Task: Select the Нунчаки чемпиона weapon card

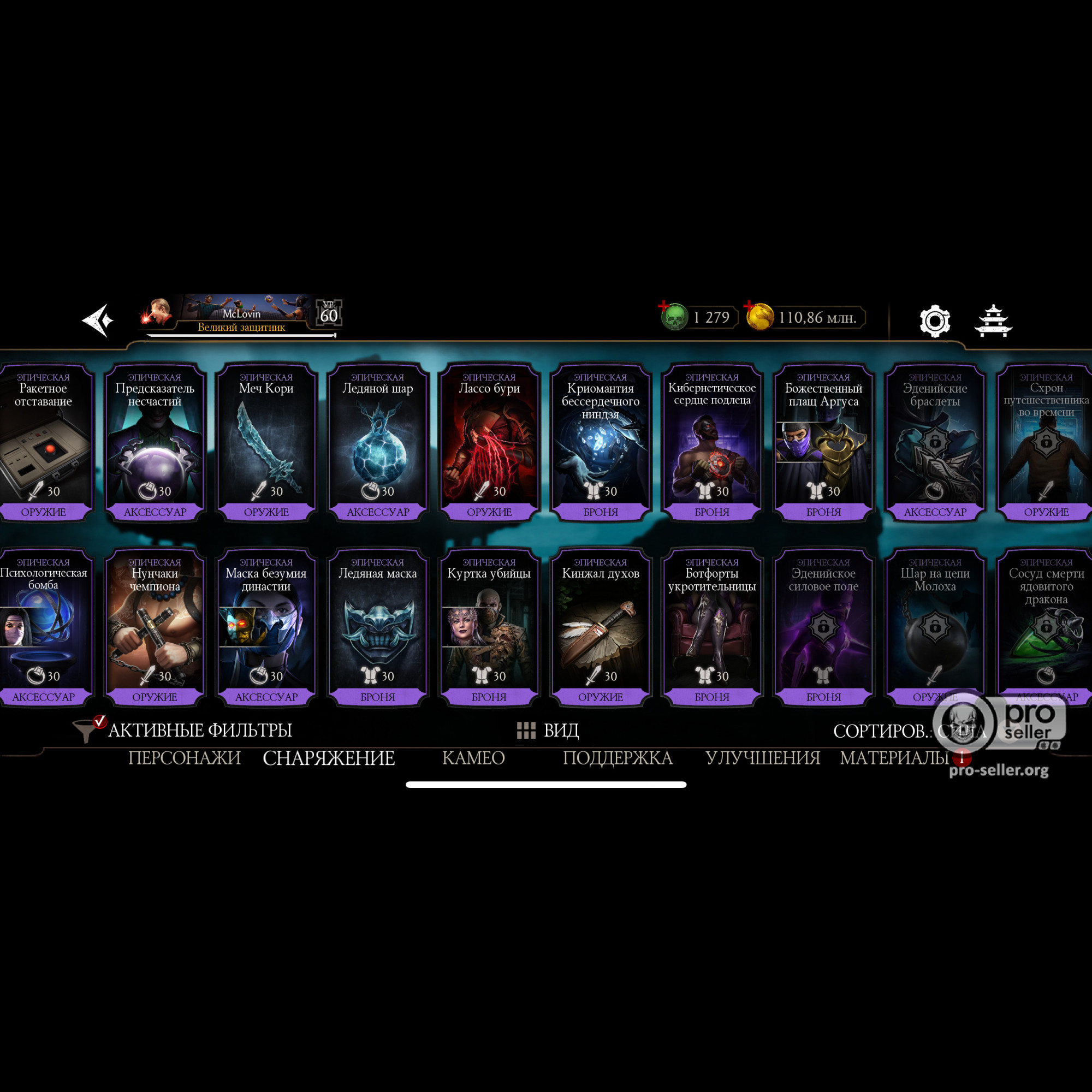Action: click(x=155, y=626)
